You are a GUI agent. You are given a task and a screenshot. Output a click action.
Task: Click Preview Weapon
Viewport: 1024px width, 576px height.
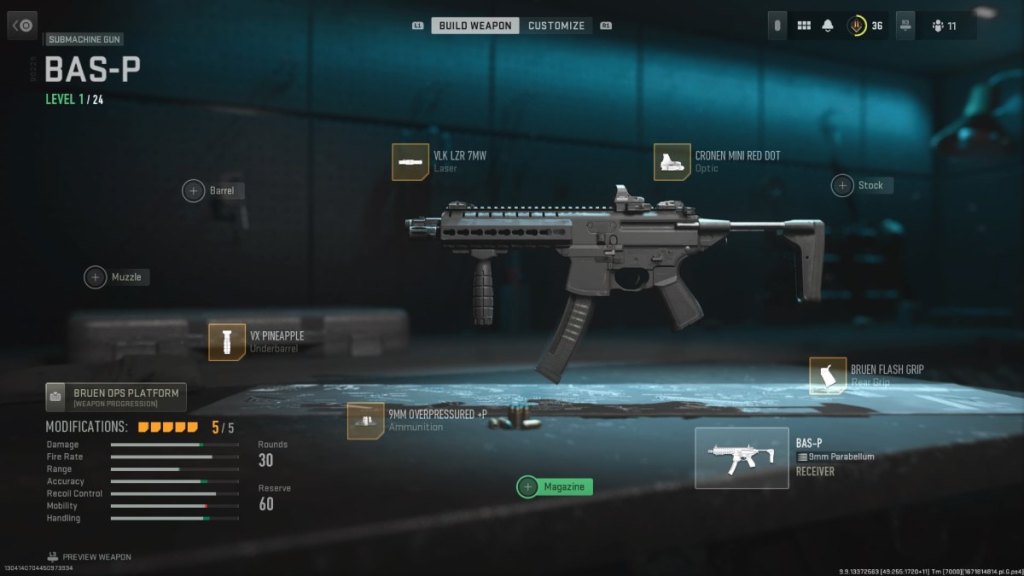tap(88, 557)
